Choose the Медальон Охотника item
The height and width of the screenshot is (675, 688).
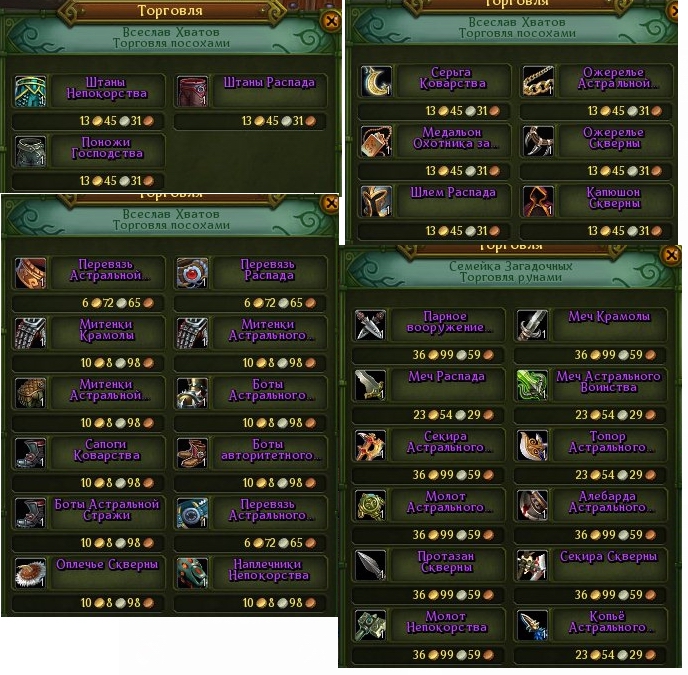click(x=436, y=139)
